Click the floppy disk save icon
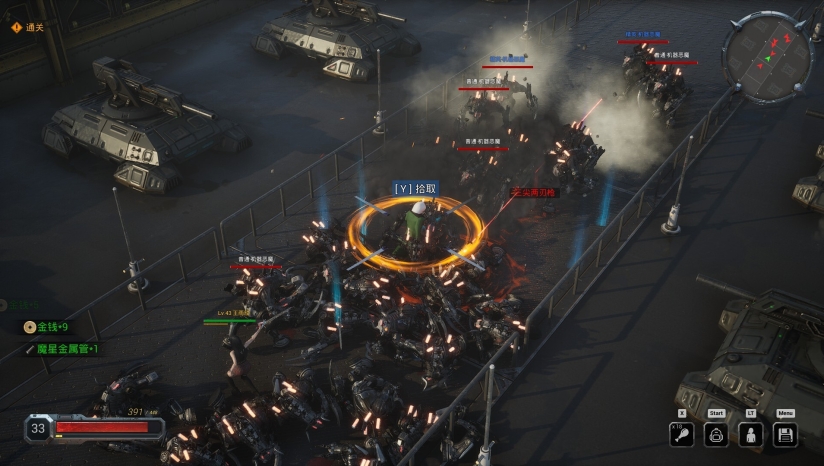824x466 pixels. [x=785, y=434]
